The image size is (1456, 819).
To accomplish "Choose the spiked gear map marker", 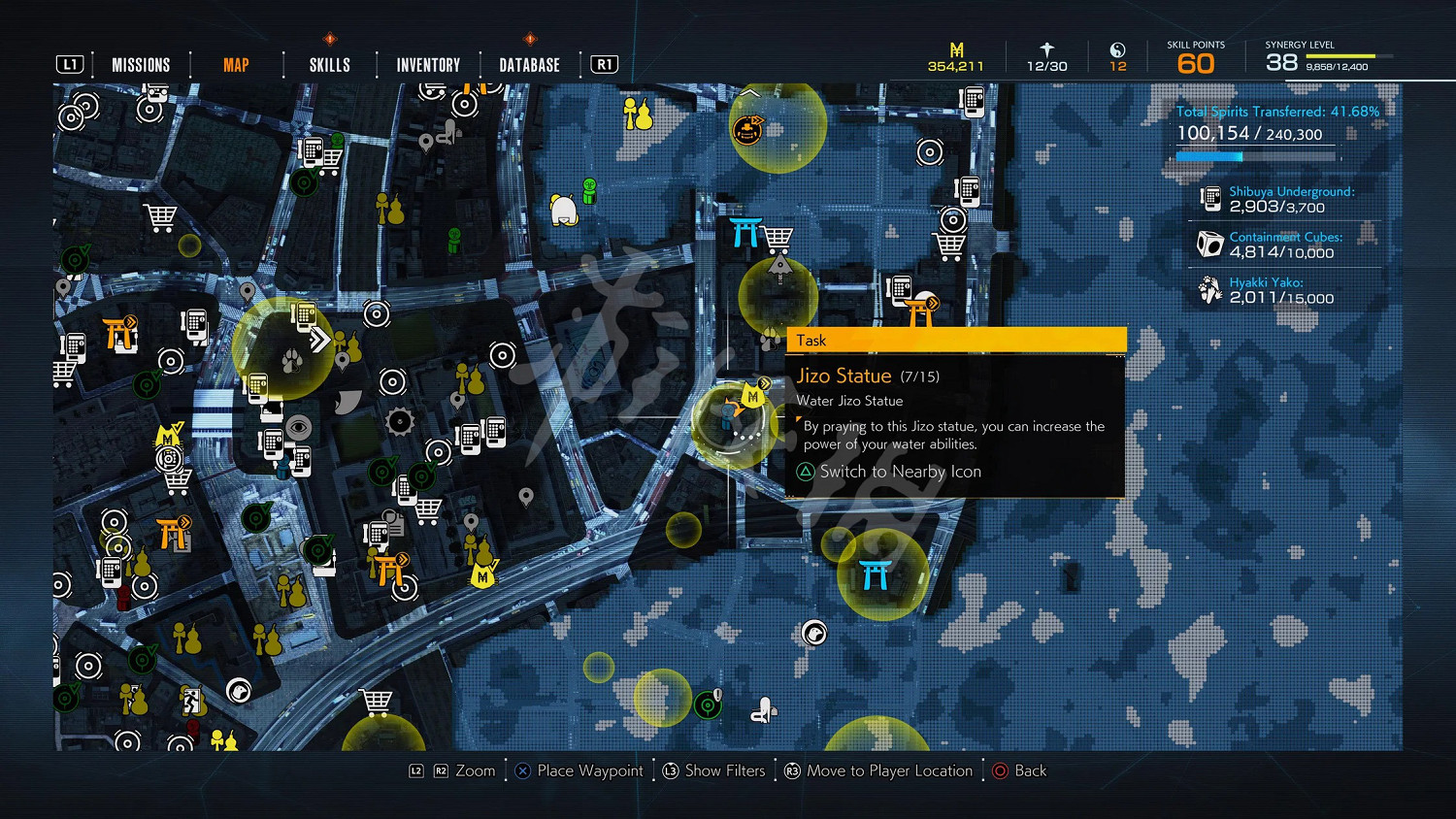I will 400,421.
